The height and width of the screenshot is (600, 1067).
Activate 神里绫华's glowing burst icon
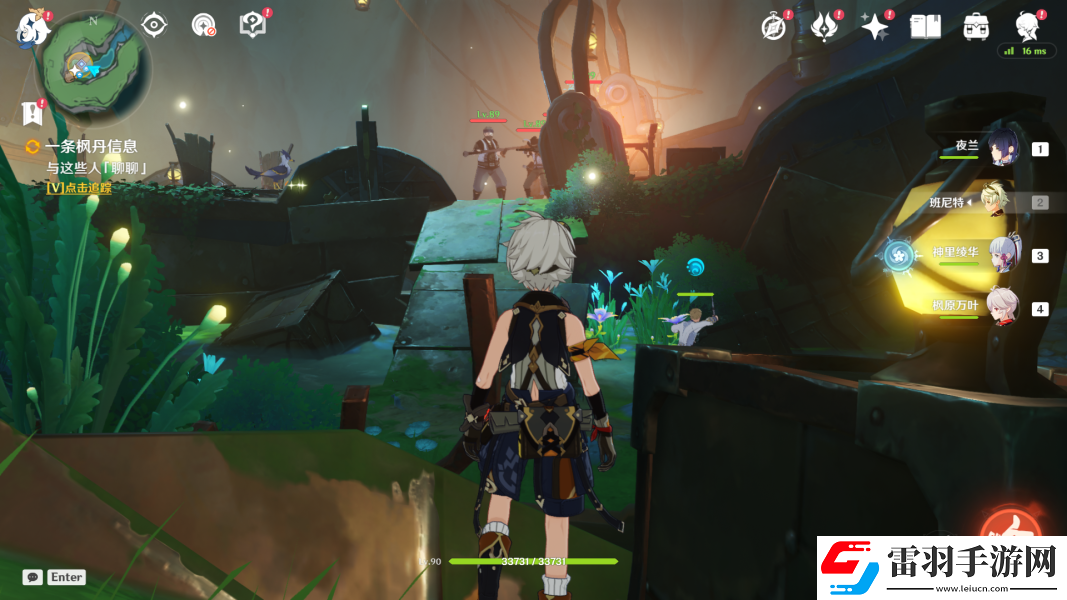897,255
